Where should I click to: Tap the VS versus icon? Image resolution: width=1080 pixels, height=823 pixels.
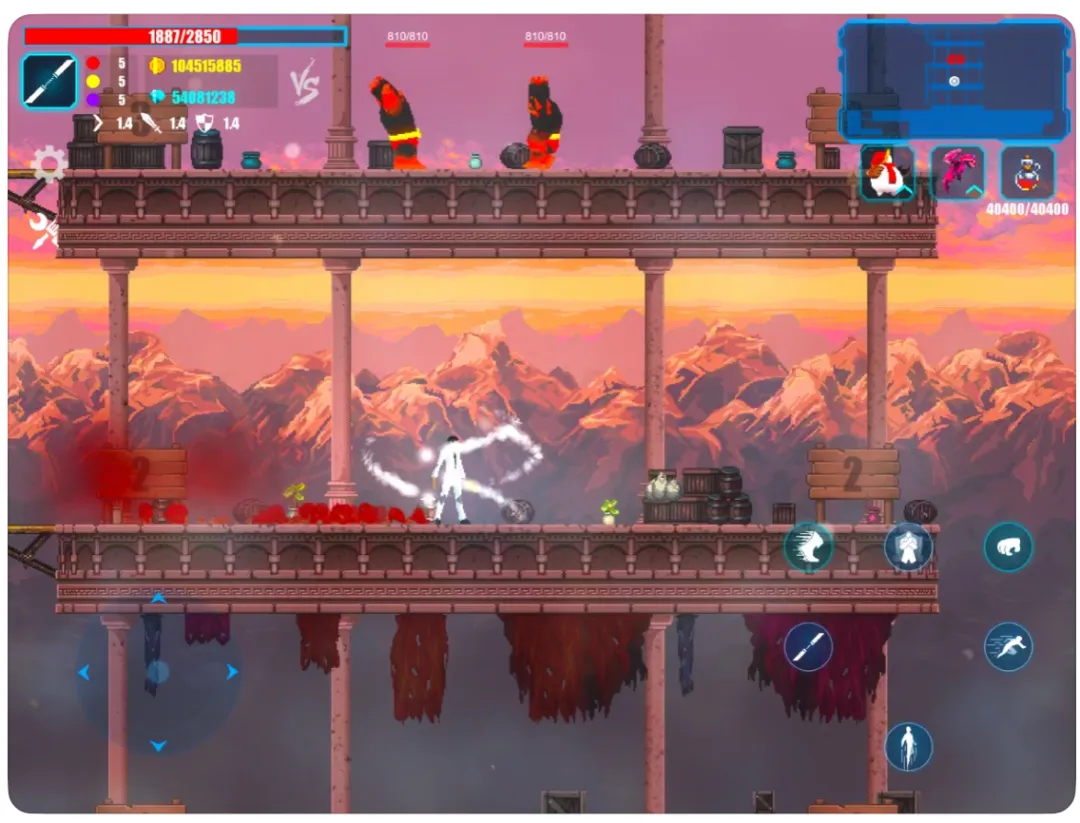[x=305, y=87]
